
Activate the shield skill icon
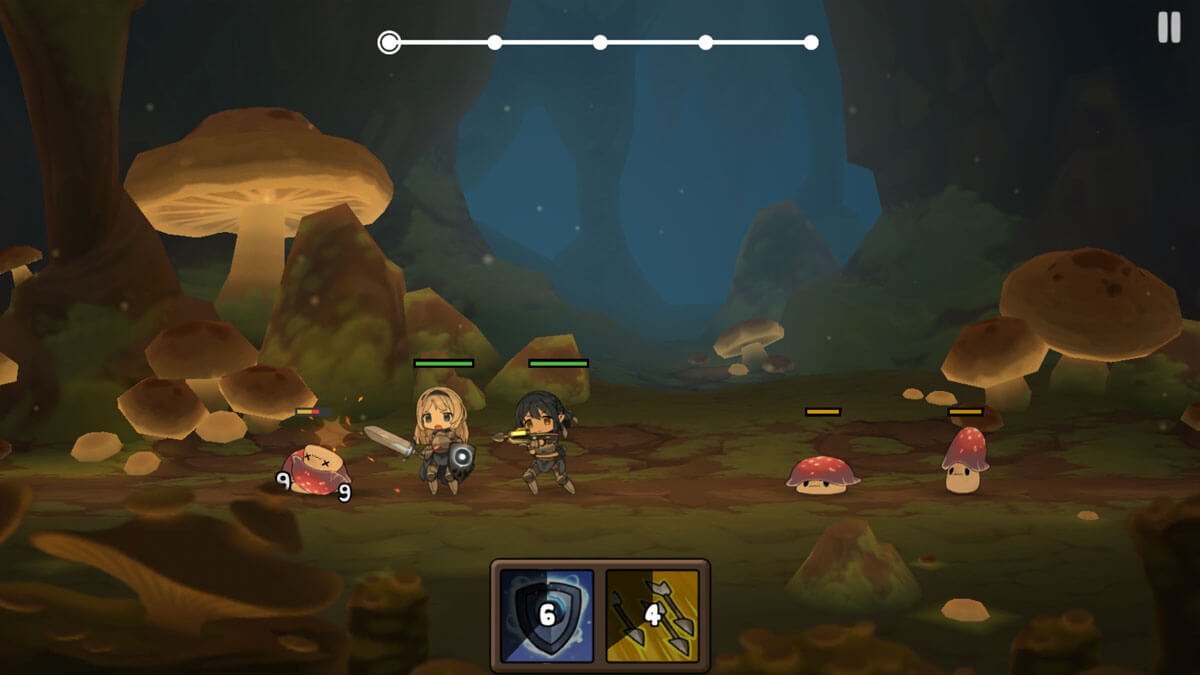(546, 615)
